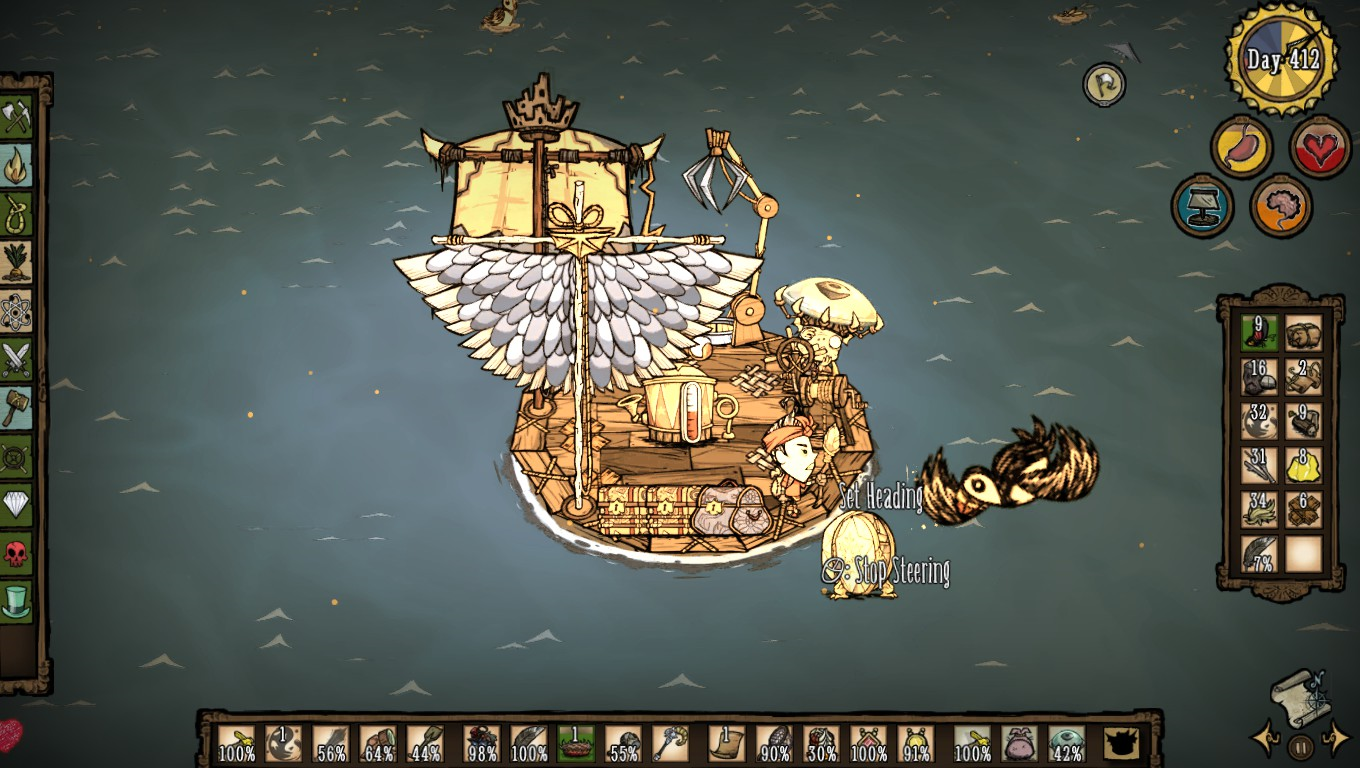Open the map scroll
Viewport: 1360px width, 768px height.
(x=1300, y=697)
